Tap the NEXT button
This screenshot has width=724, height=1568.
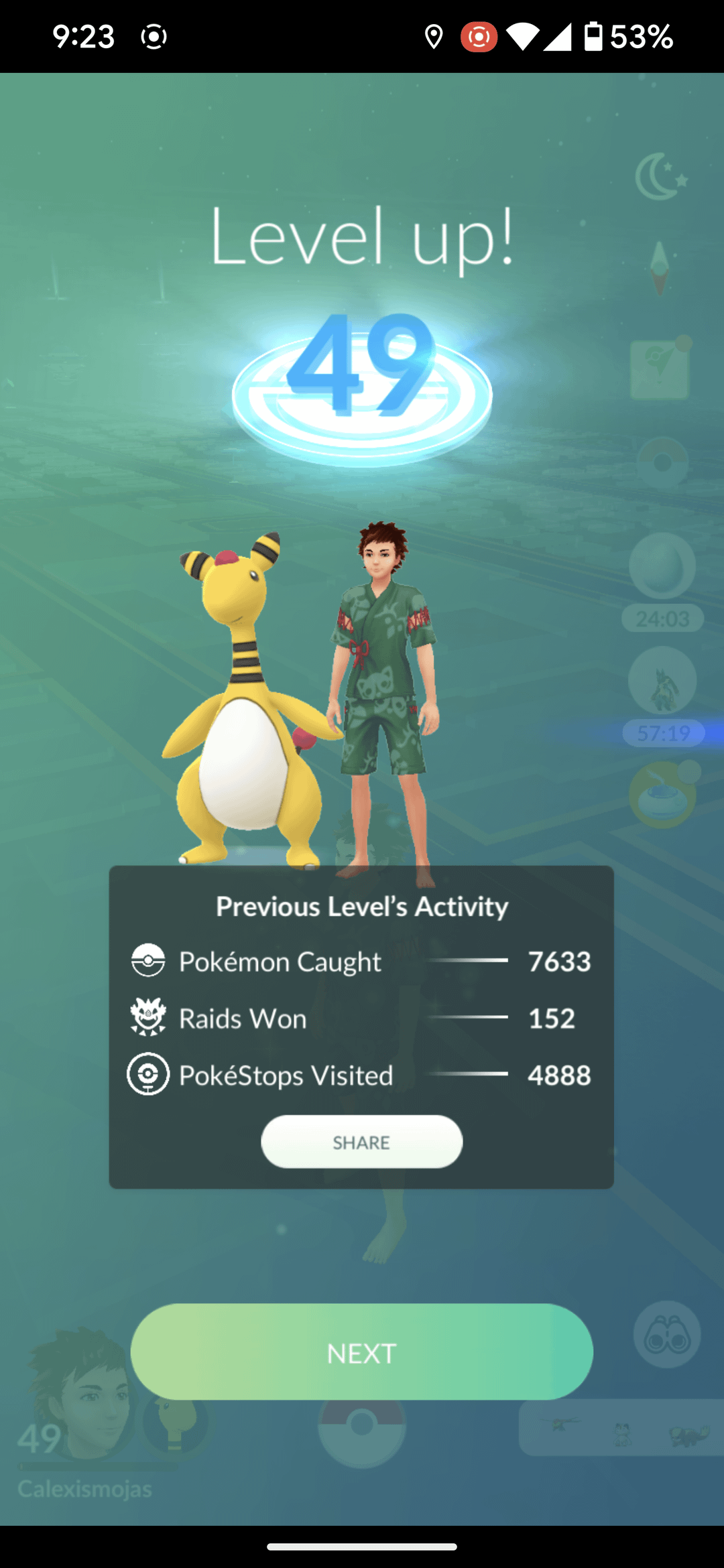coord(361,1352)
